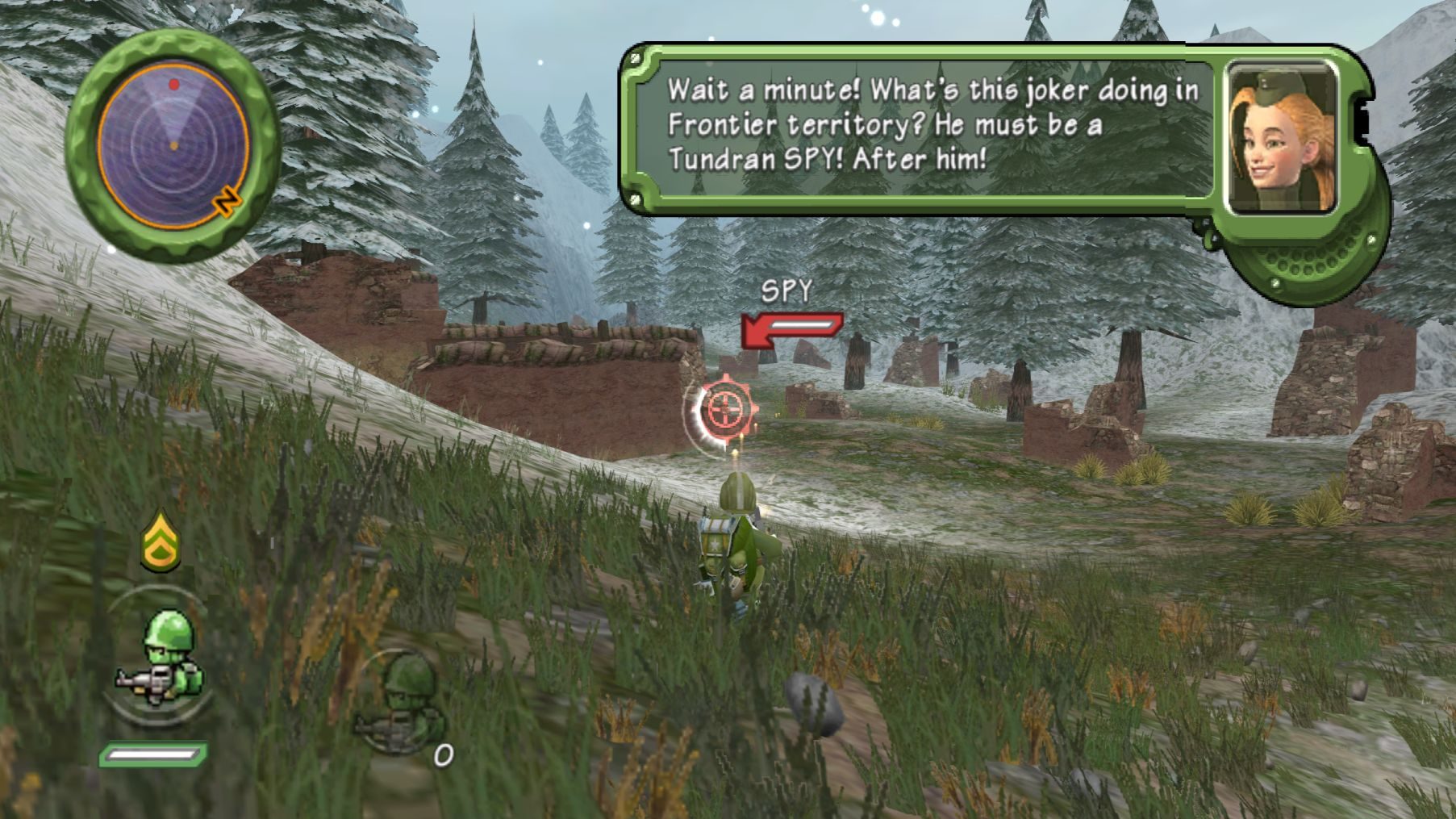The image size is (1456, 819).
Task: Select the gold sergeant rank chevron
Action: click(x=161, y=541)
